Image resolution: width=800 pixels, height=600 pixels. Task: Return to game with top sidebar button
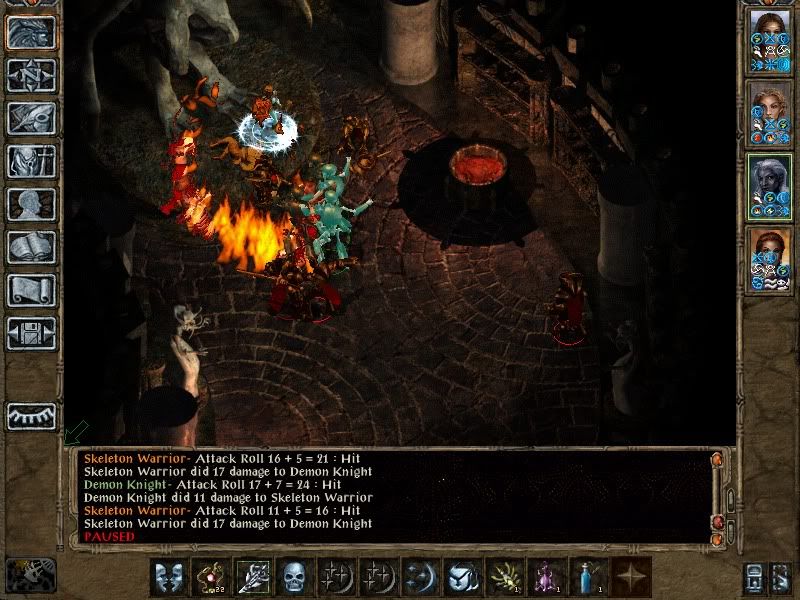point(31,32)
